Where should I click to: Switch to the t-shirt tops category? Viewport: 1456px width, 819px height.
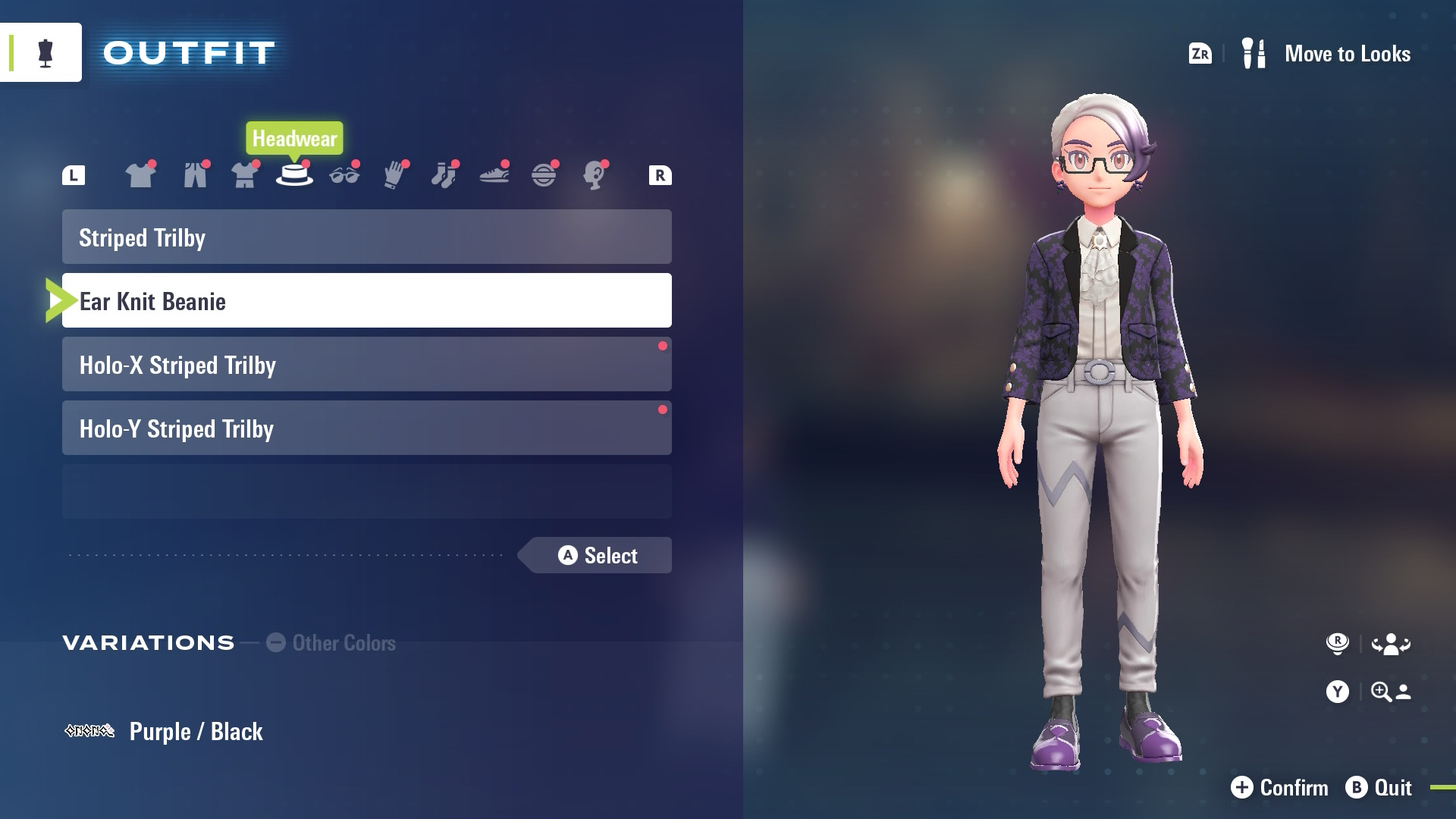pyautogui.click(x=140, y=175)
